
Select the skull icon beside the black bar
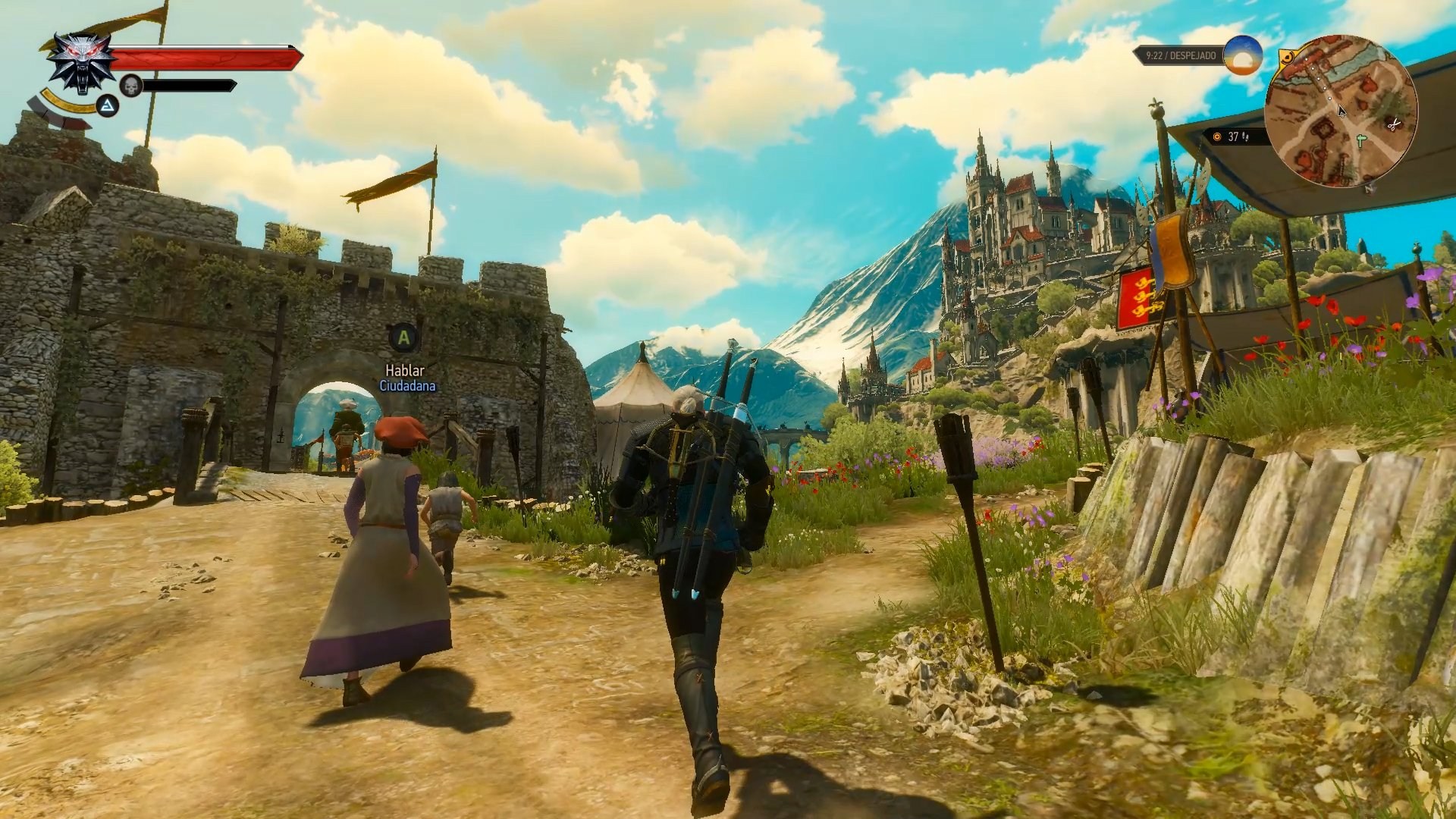point(133,87)
